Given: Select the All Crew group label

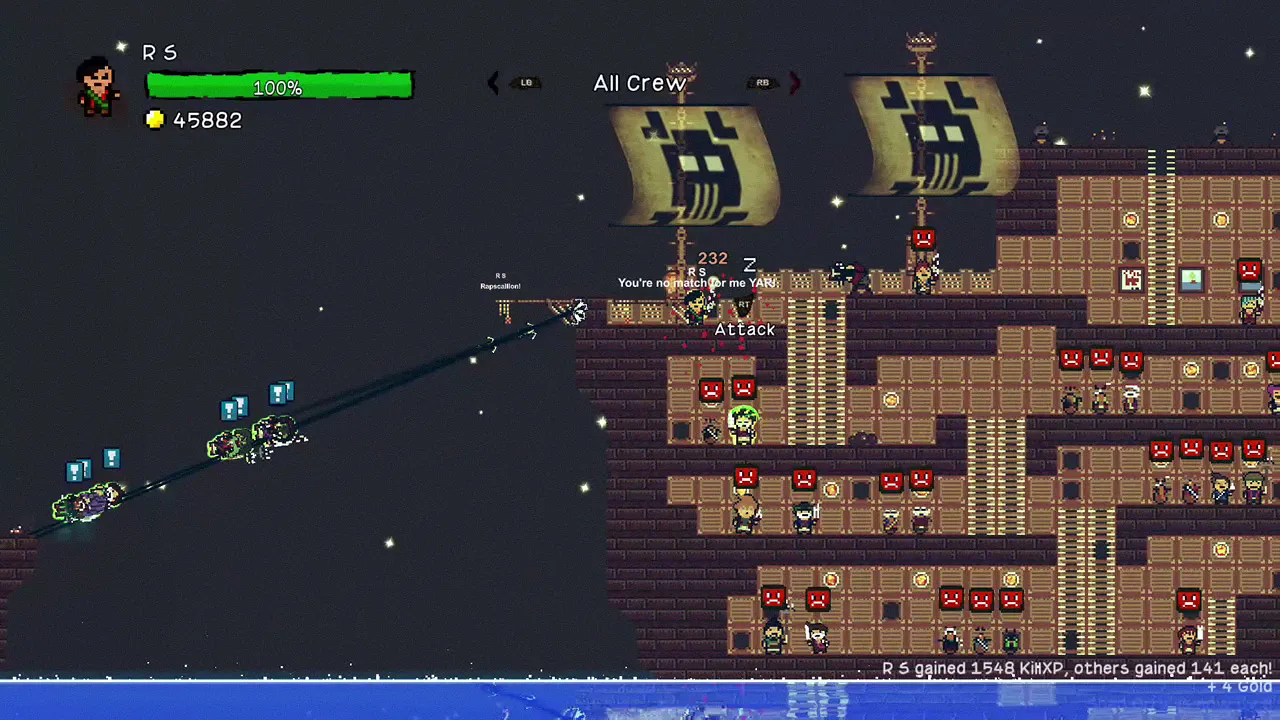Looking at the screenshot, I should click(640, 83).
